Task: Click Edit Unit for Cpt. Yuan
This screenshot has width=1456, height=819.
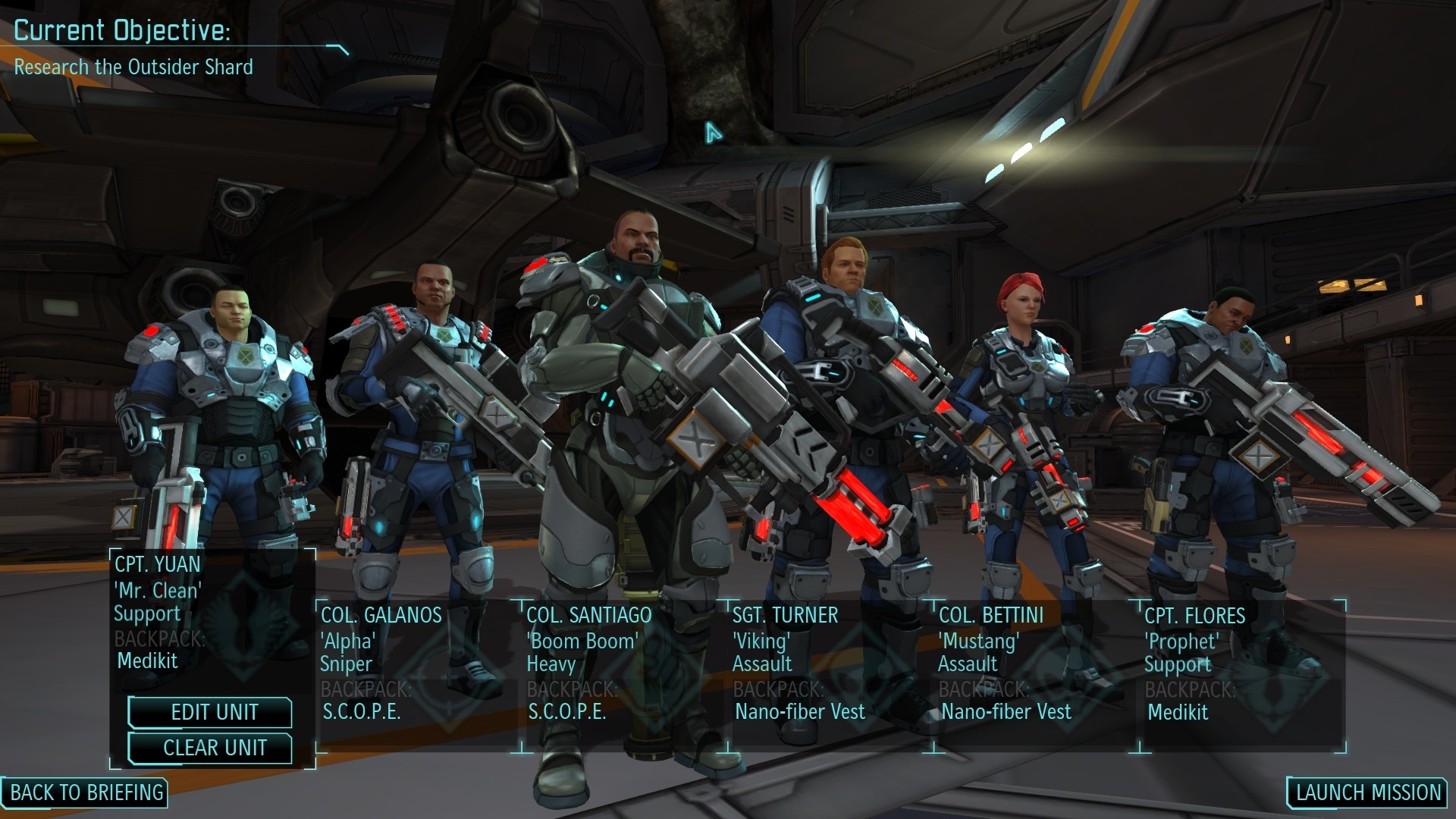Action: (210, 713)
